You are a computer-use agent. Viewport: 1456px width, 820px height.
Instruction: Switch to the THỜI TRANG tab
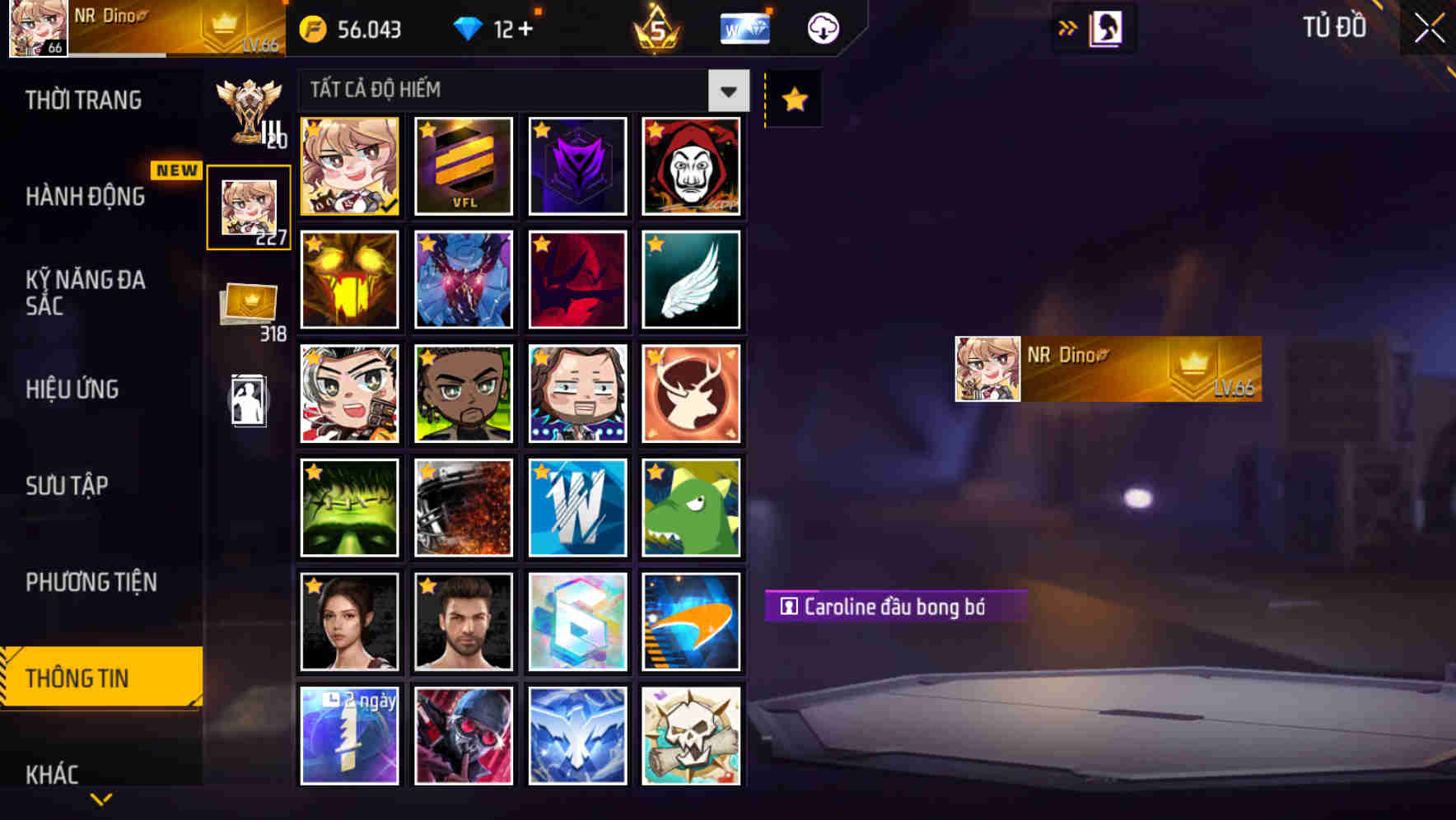[x=85, y=100]
